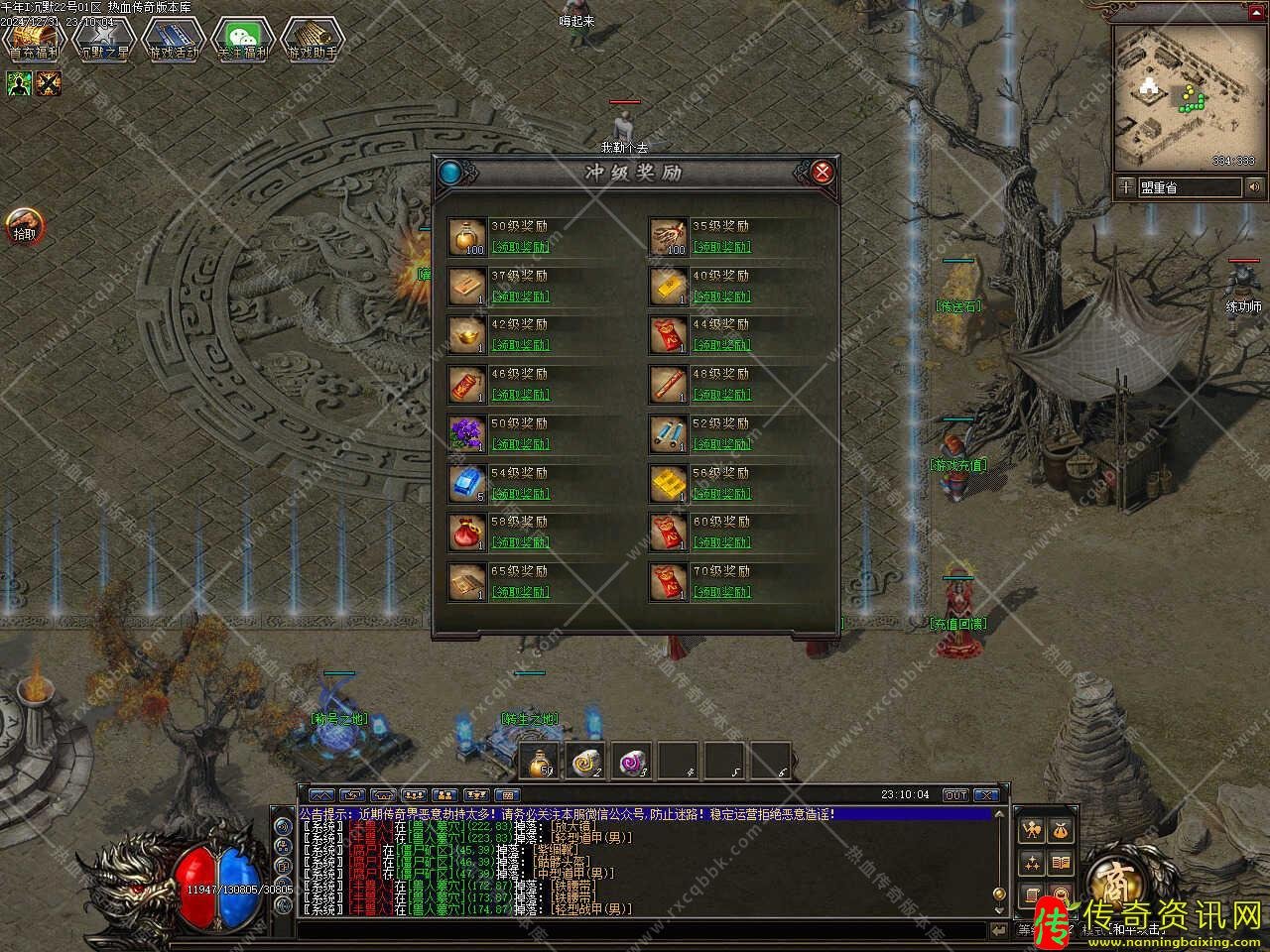Screen dimensions: 1270x952
Task: Click the green EXP buff icon
Action: [19, 83]
